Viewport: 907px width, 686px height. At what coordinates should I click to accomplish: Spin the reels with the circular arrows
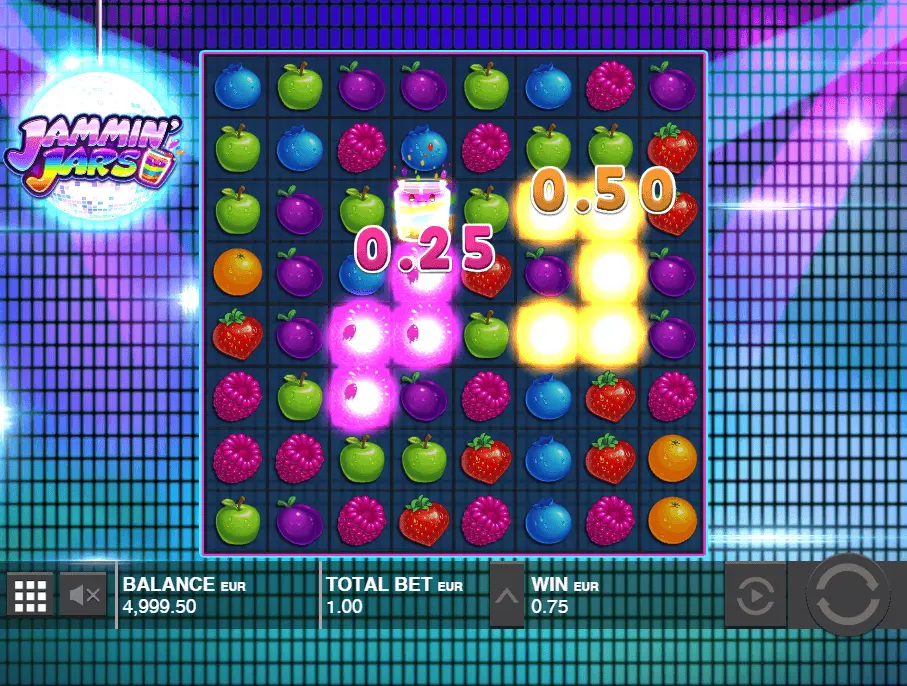(x=848, y=595)
